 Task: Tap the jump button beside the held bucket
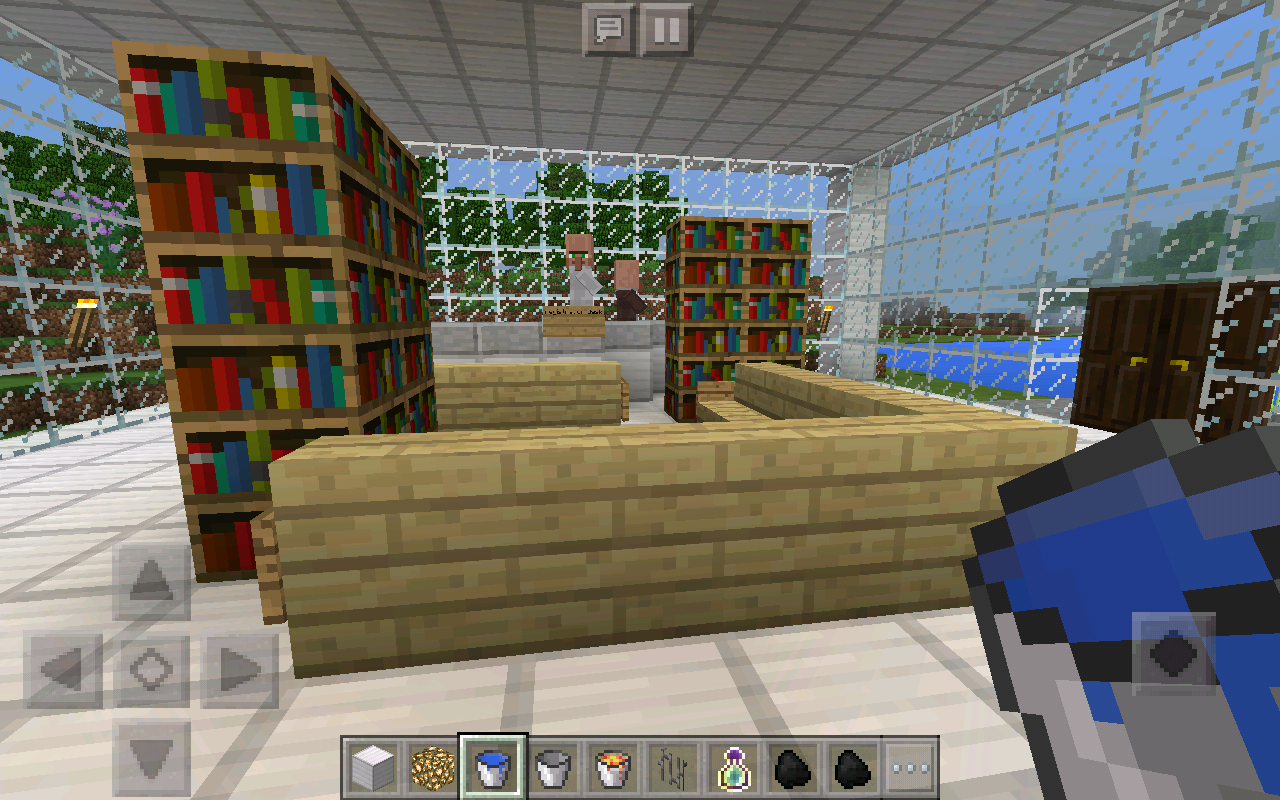1173,655
